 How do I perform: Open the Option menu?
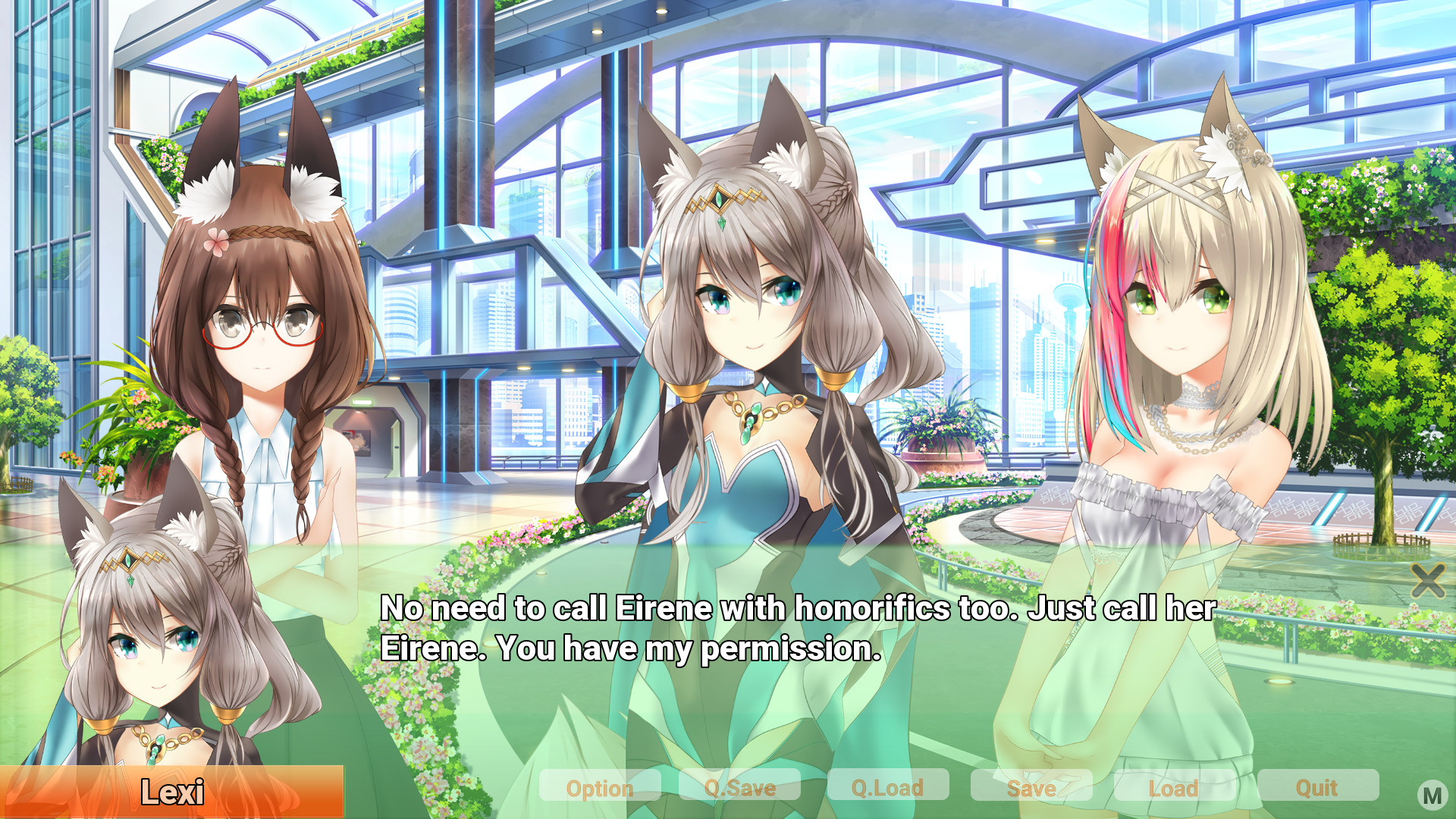pos(600,788)
